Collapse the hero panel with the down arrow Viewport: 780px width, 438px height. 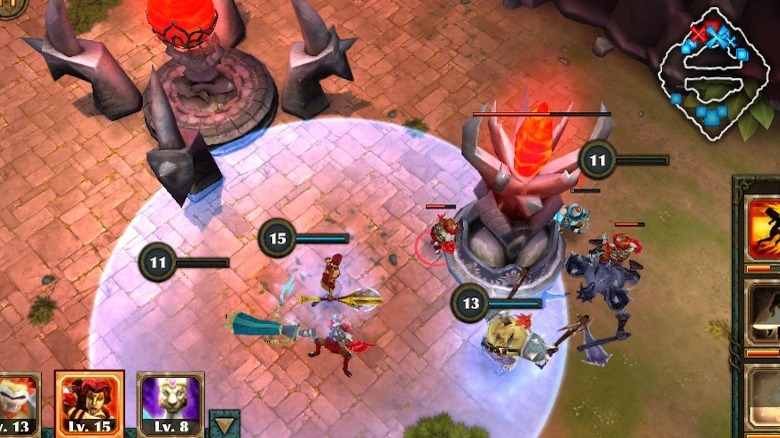pyautogui.click(x=226, y=424)
